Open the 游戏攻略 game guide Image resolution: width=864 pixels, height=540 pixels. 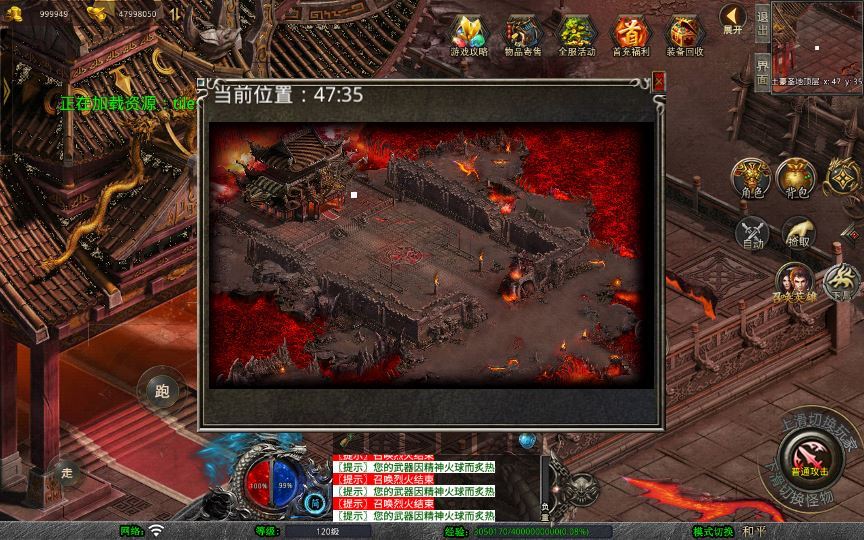pyautogui.click(x=468, y=36)
